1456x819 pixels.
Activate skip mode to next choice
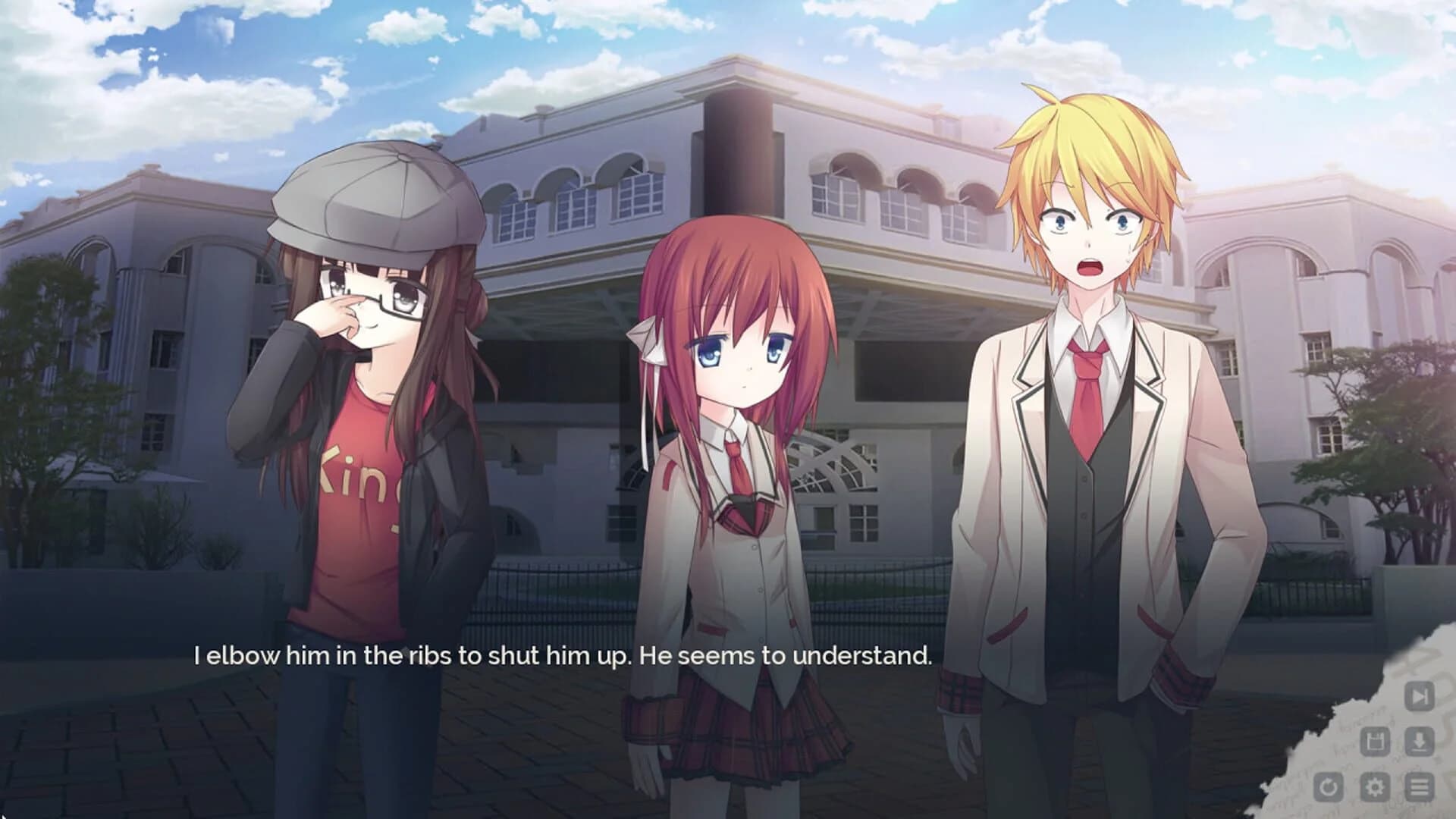click(1418, 696)
